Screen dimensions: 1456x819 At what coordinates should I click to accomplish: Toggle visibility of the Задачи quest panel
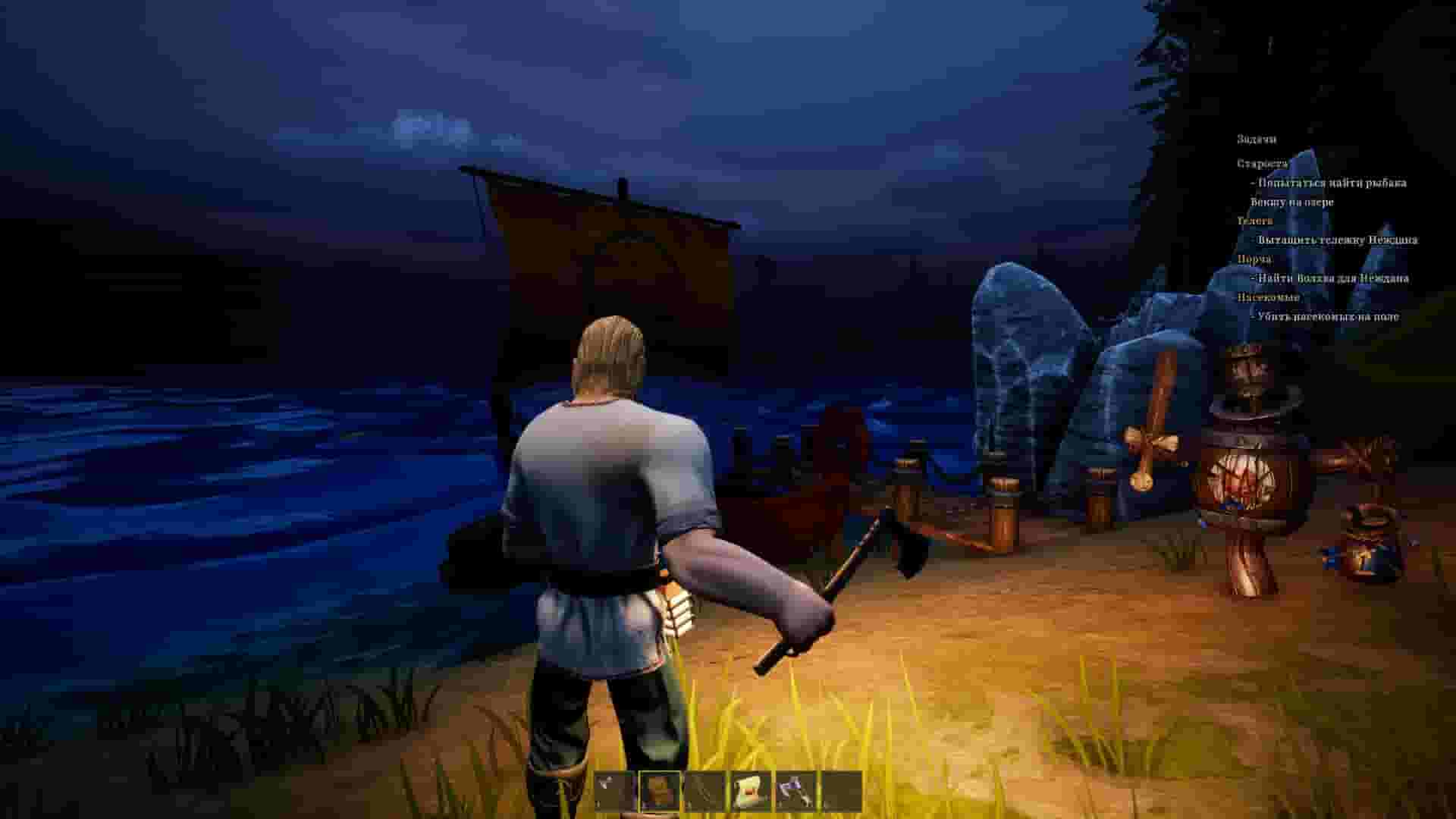coord(1257,140)
